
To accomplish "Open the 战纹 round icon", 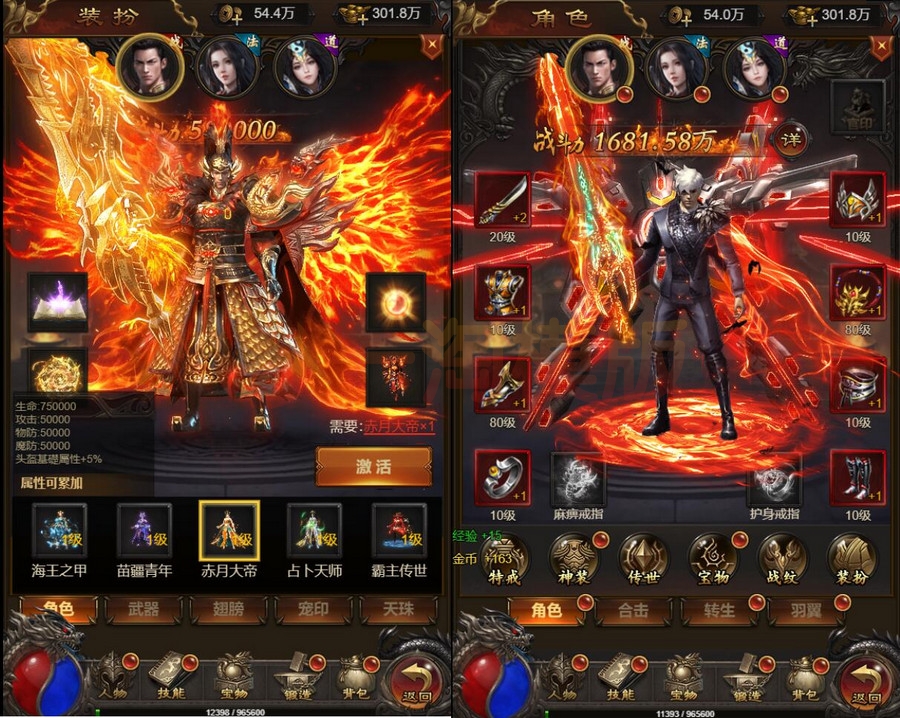I will pos(783,559).
